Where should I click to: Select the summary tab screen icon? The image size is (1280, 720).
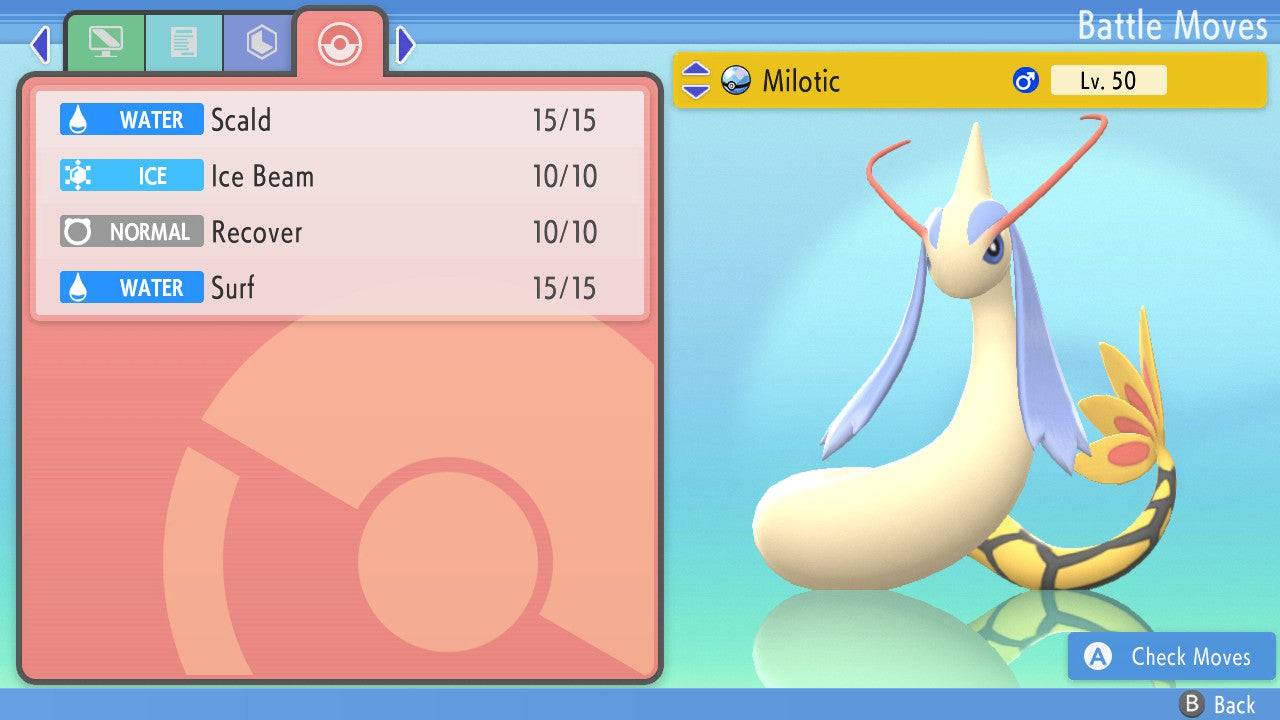pos(106,42)
